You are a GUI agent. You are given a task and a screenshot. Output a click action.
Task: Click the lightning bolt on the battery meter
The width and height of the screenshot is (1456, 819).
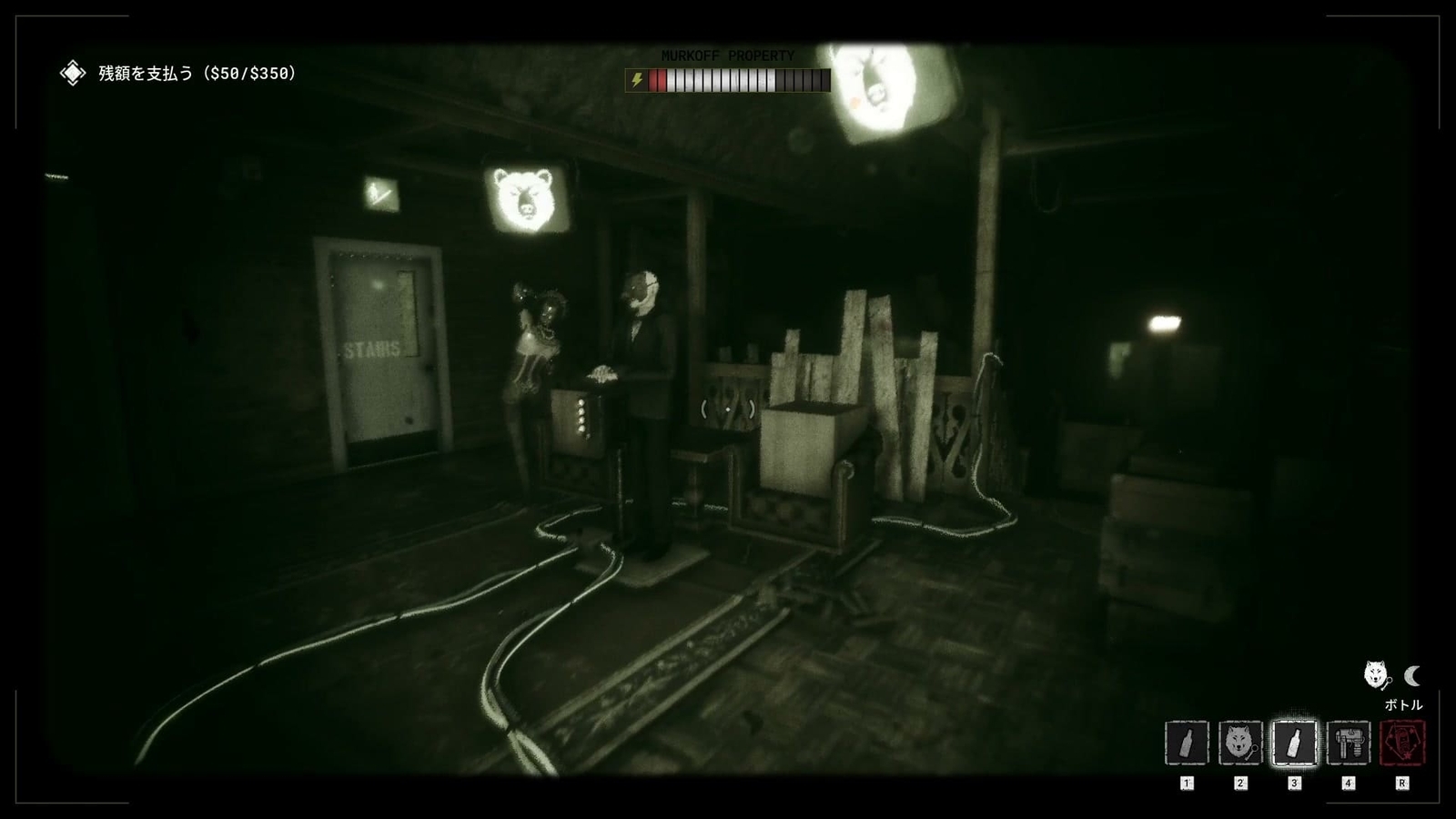[637, 80]
